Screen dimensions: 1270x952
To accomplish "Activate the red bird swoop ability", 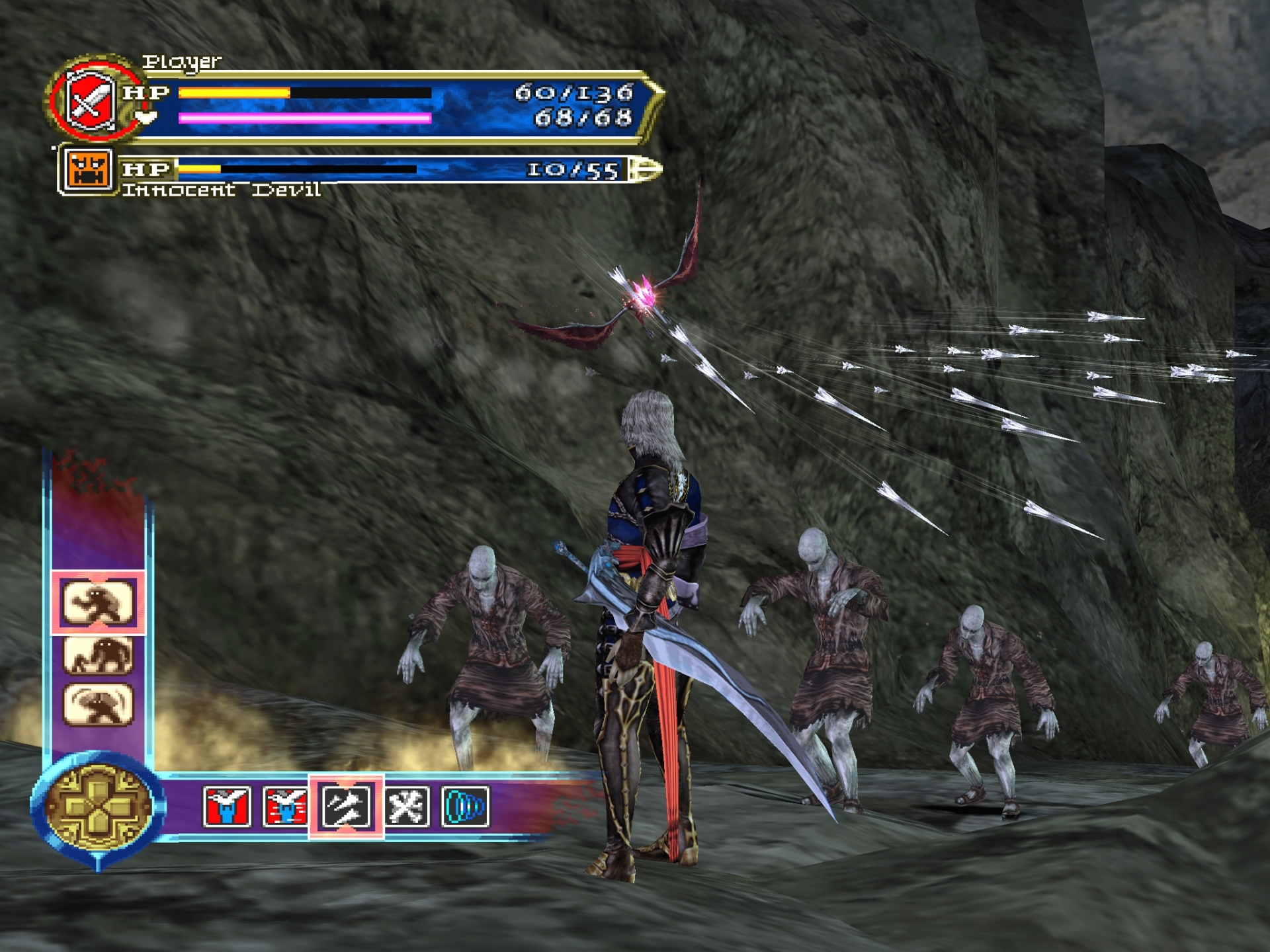I will (227, 807).
